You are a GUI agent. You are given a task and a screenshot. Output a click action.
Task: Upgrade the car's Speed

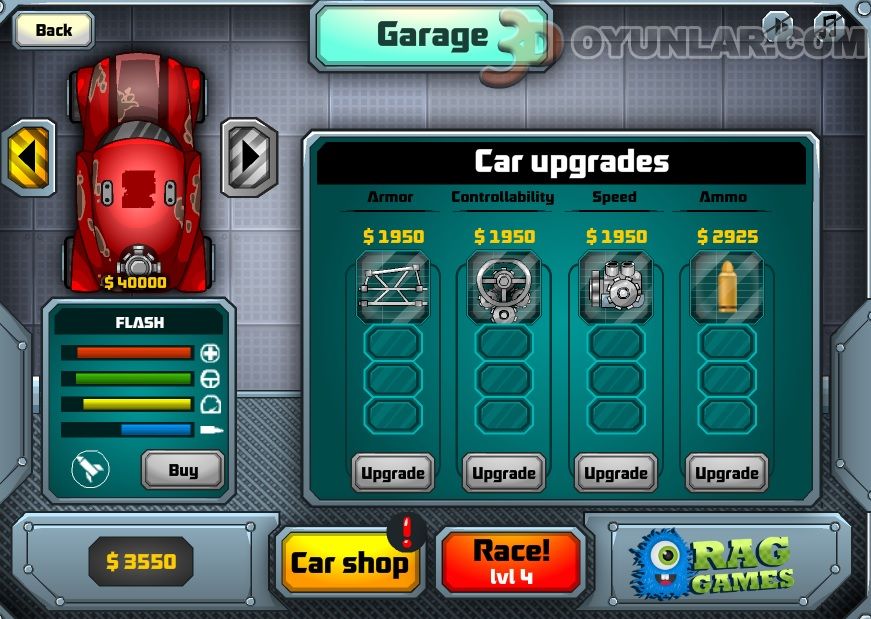tap(615, 473)
